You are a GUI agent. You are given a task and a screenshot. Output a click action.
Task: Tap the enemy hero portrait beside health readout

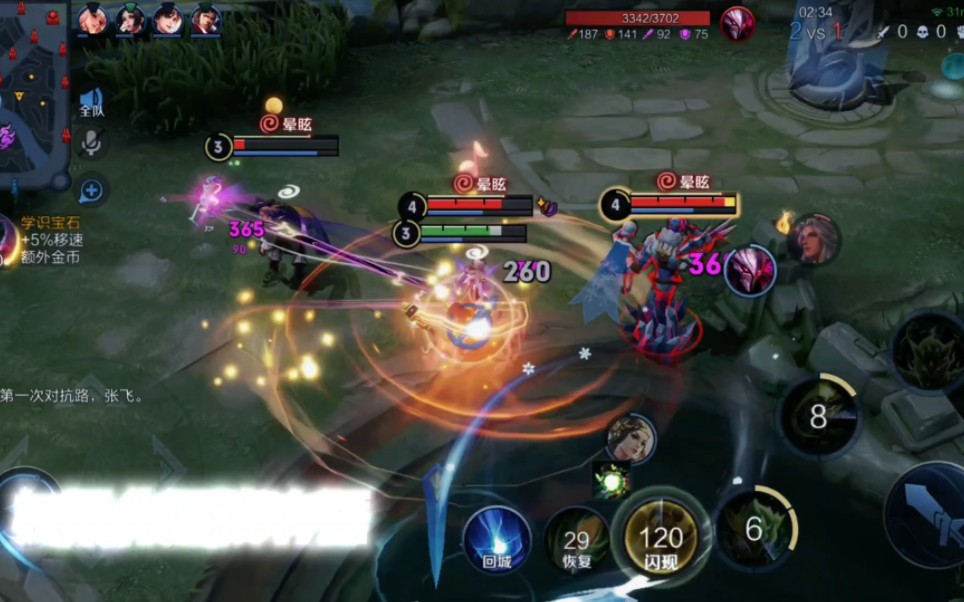(739, 22)
